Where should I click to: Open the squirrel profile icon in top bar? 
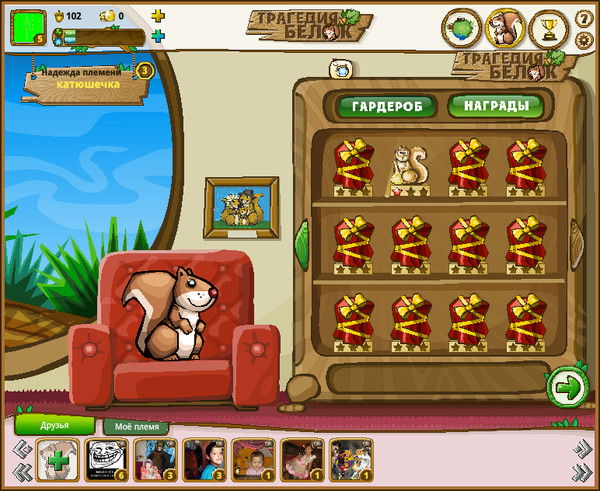point(505,28)
